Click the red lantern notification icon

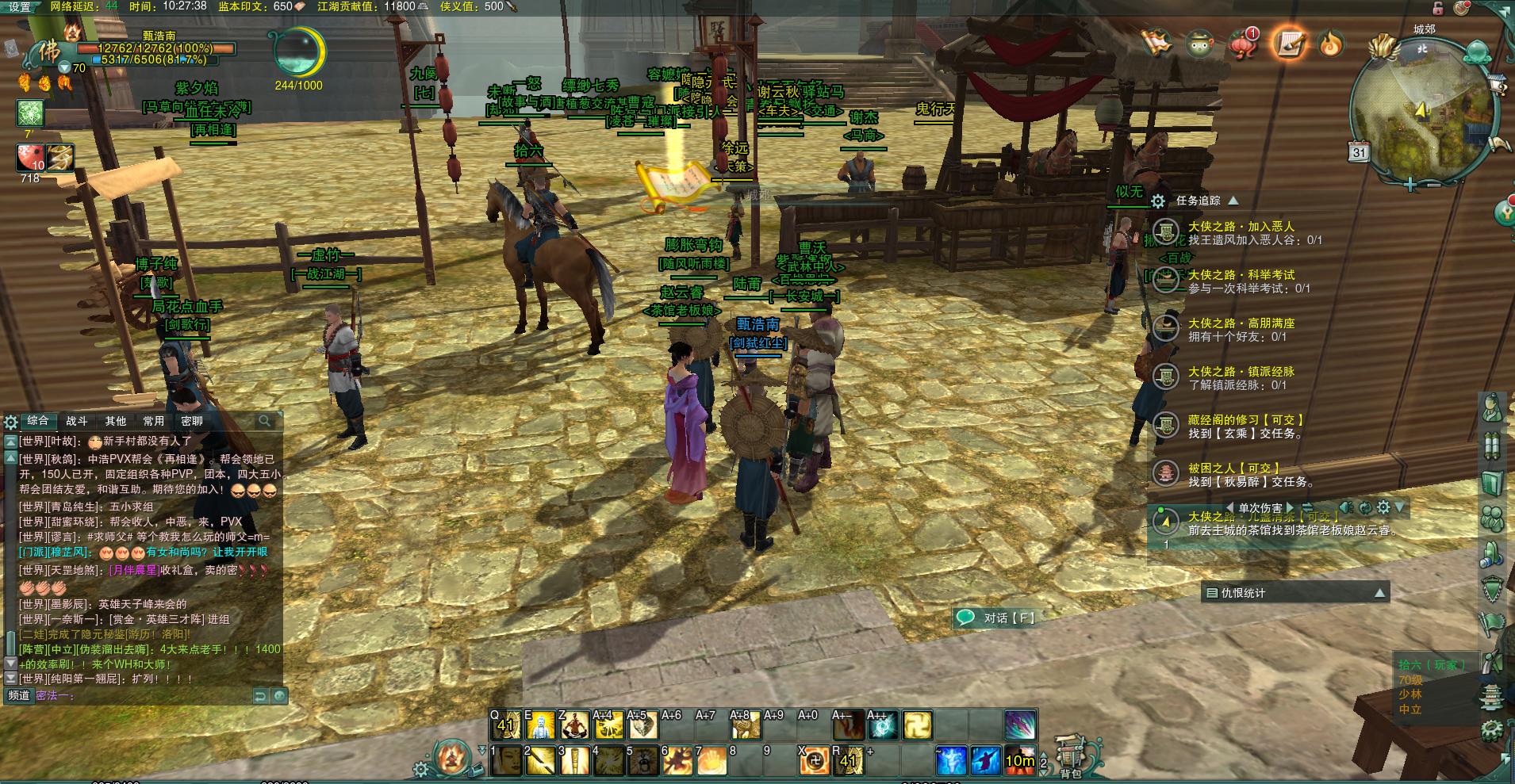pyautogui.click(x=1245, y=43)
